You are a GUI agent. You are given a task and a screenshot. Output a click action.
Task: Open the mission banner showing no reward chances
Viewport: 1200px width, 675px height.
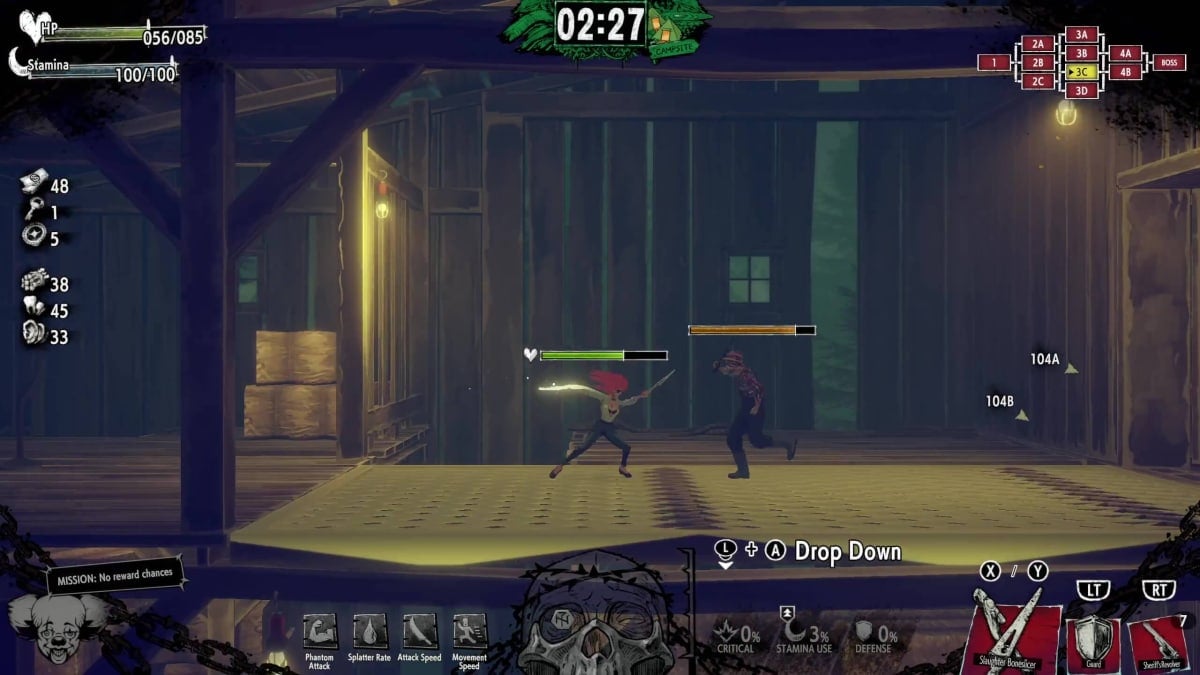click(116, 575)
